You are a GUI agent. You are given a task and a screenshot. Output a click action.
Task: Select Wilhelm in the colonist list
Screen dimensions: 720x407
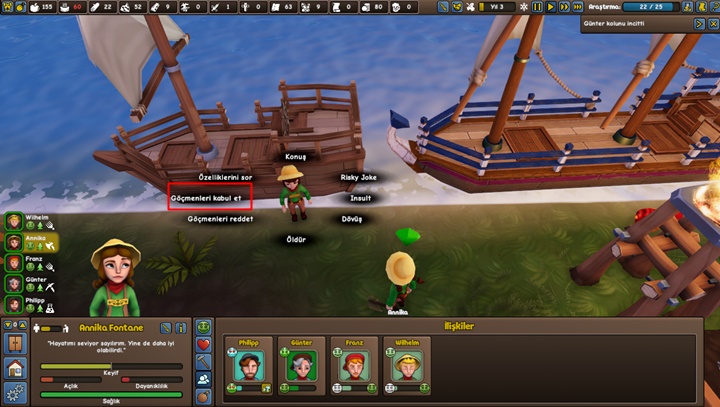click(x=14, y=221)
